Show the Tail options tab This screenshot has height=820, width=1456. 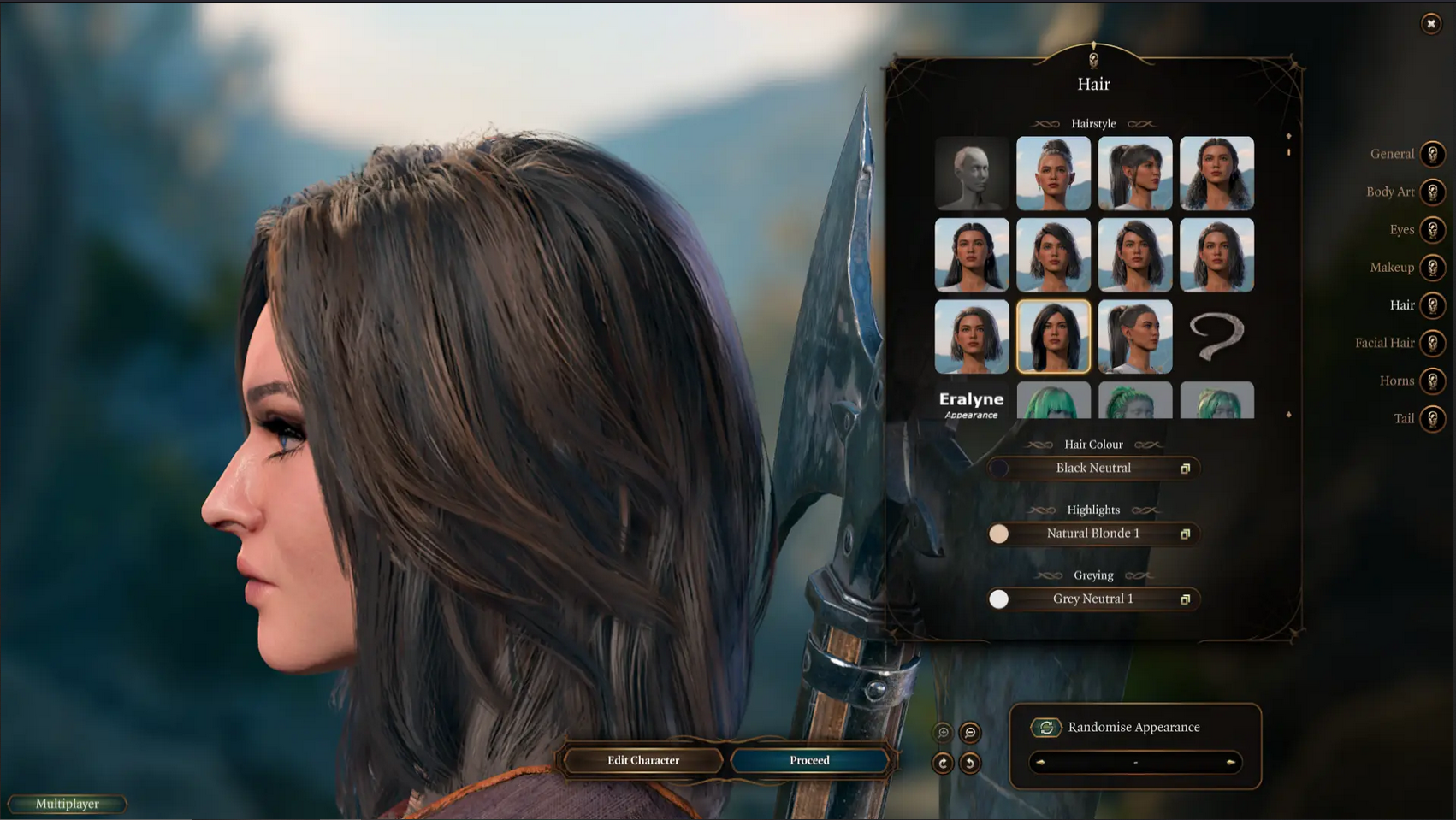[x=1432, y=418]
